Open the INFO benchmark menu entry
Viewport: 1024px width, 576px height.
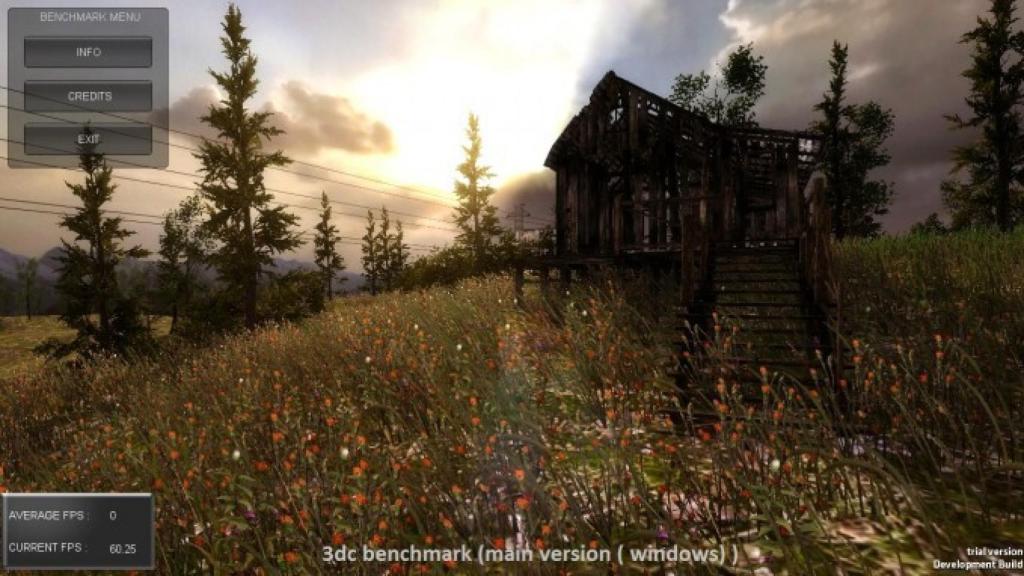pyautogui.click(x=88, y=52)
